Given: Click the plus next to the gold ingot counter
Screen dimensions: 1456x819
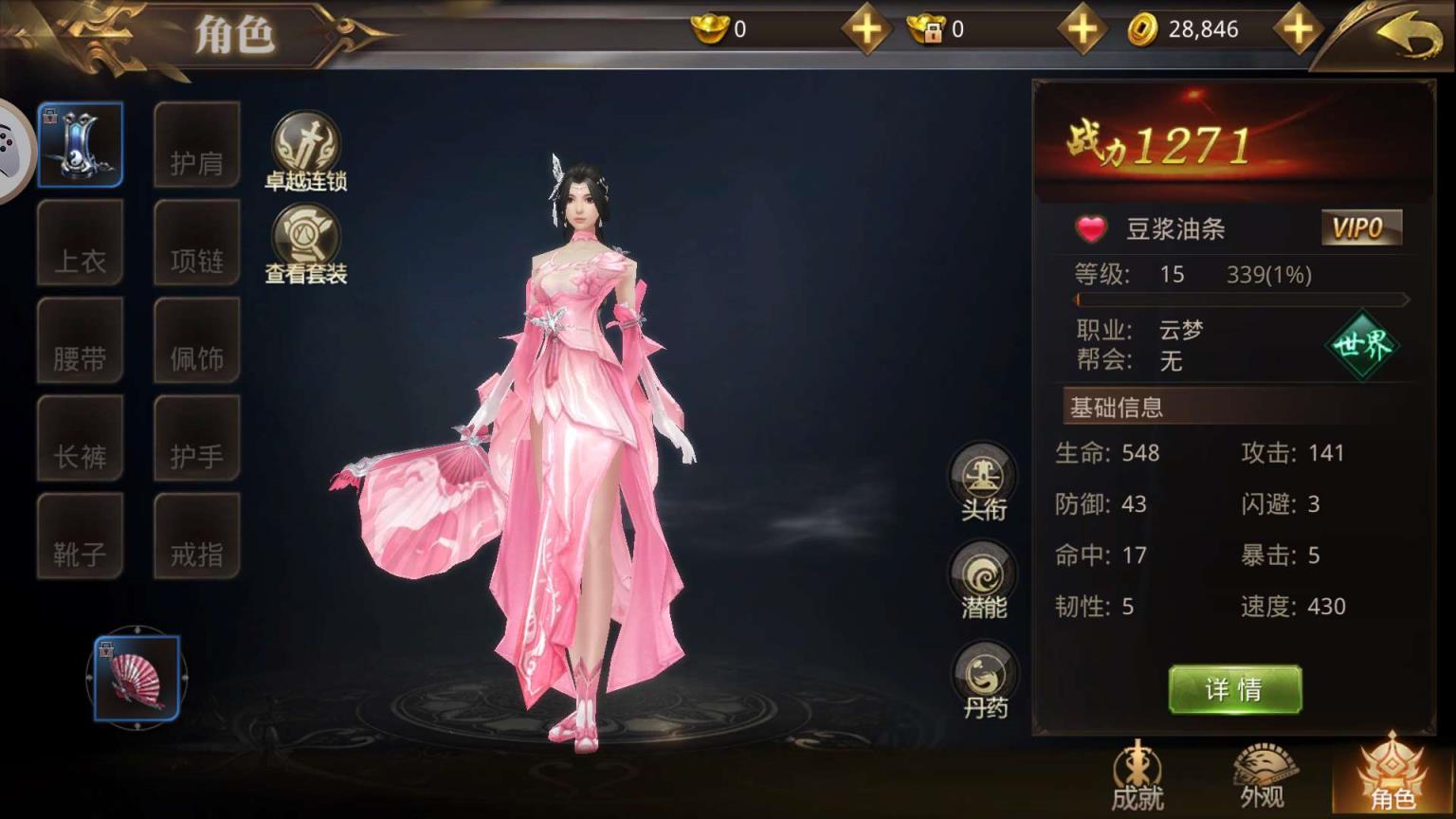Looking at the screenshot, I should point(865,28).
